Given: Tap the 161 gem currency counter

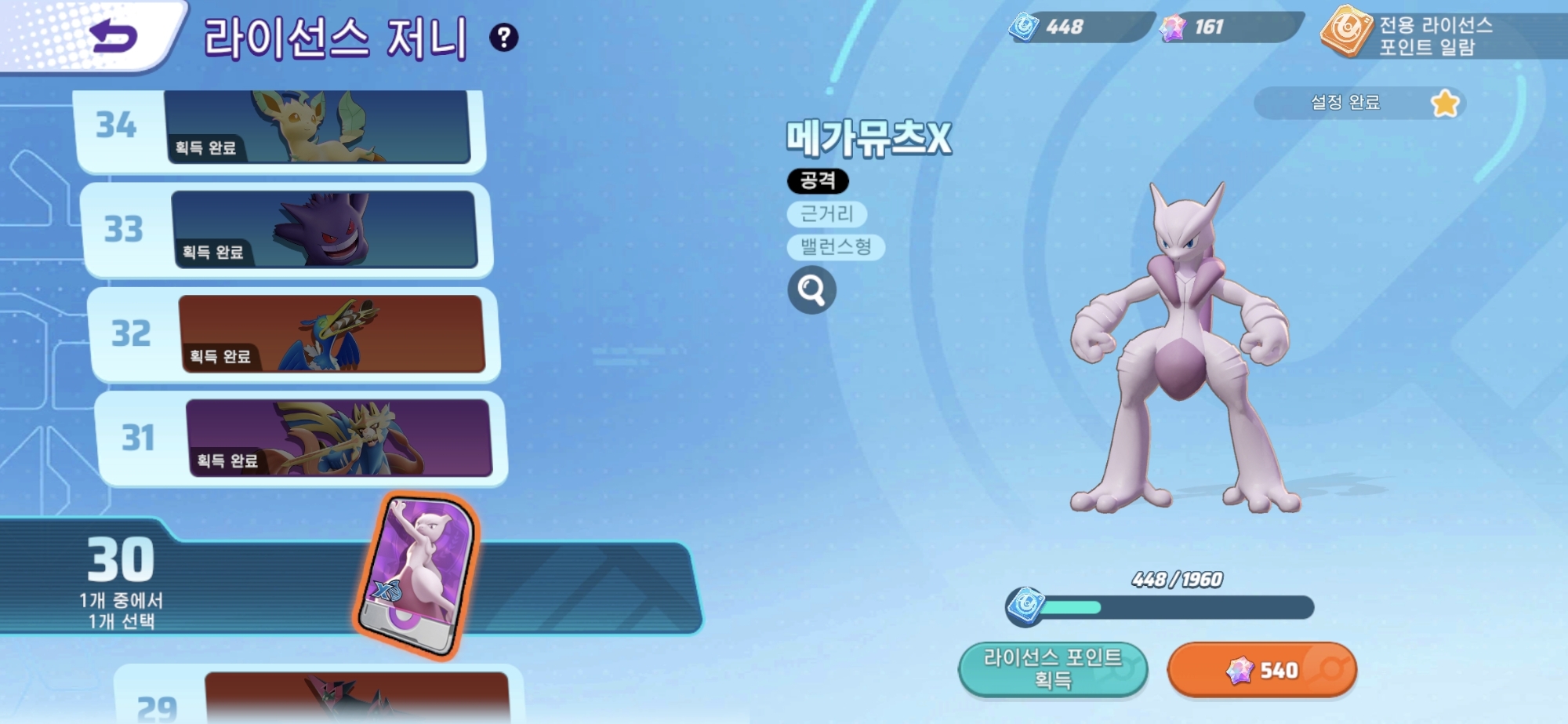Looking at the screenshot, I should tap(1228, 27).
